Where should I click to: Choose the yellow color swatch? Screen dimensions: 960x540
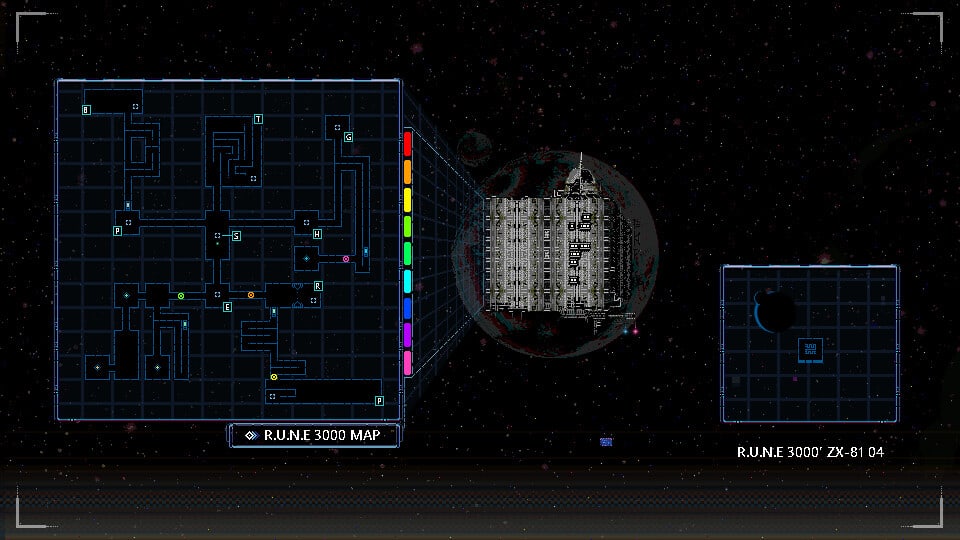[407, 198]
